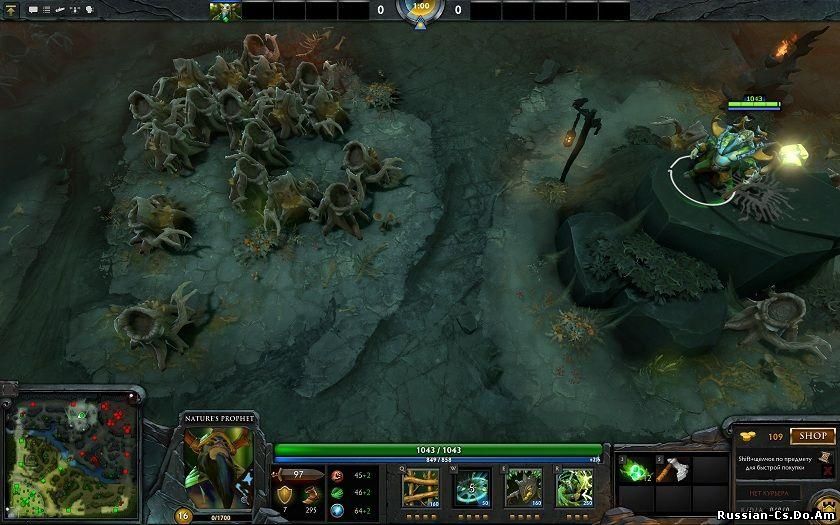Activate the Wrath of Nature ultimate
This screenshot has width=840, height=525.
pyautogui.click(x=574, y=487)
